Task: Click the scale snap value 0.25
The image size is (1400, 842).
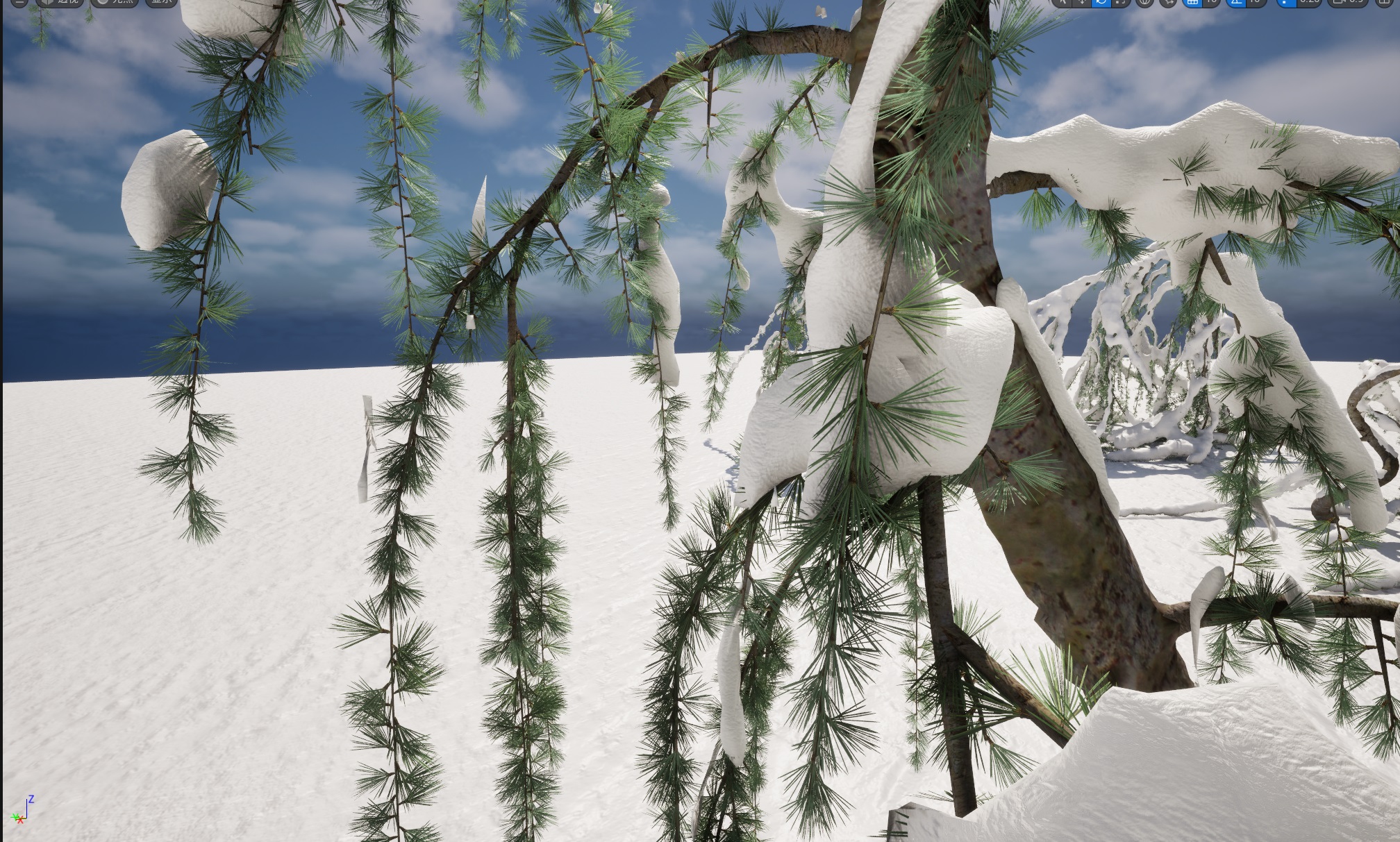Action: (1308, 3)
